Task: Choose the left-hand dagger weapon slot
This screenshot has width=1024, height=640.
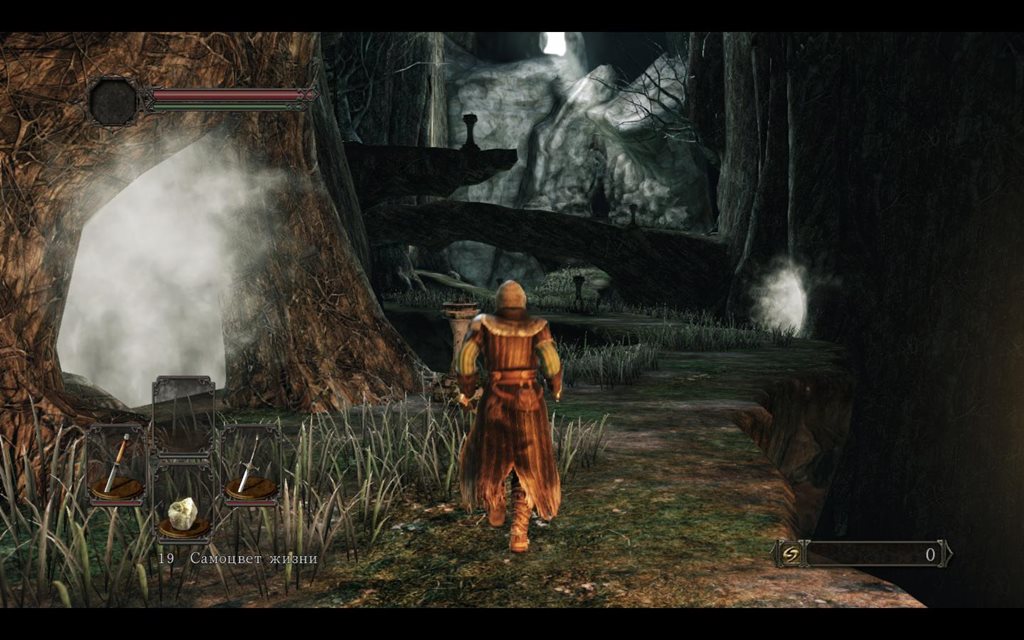Action: tap(116, 465)
